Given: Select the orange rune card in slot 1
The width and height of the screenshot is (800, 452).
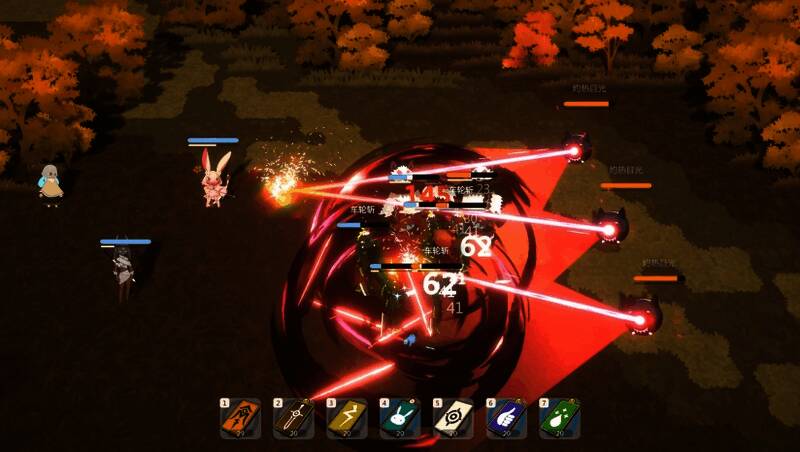Looking at the screenshot, I should click(241, 418).
